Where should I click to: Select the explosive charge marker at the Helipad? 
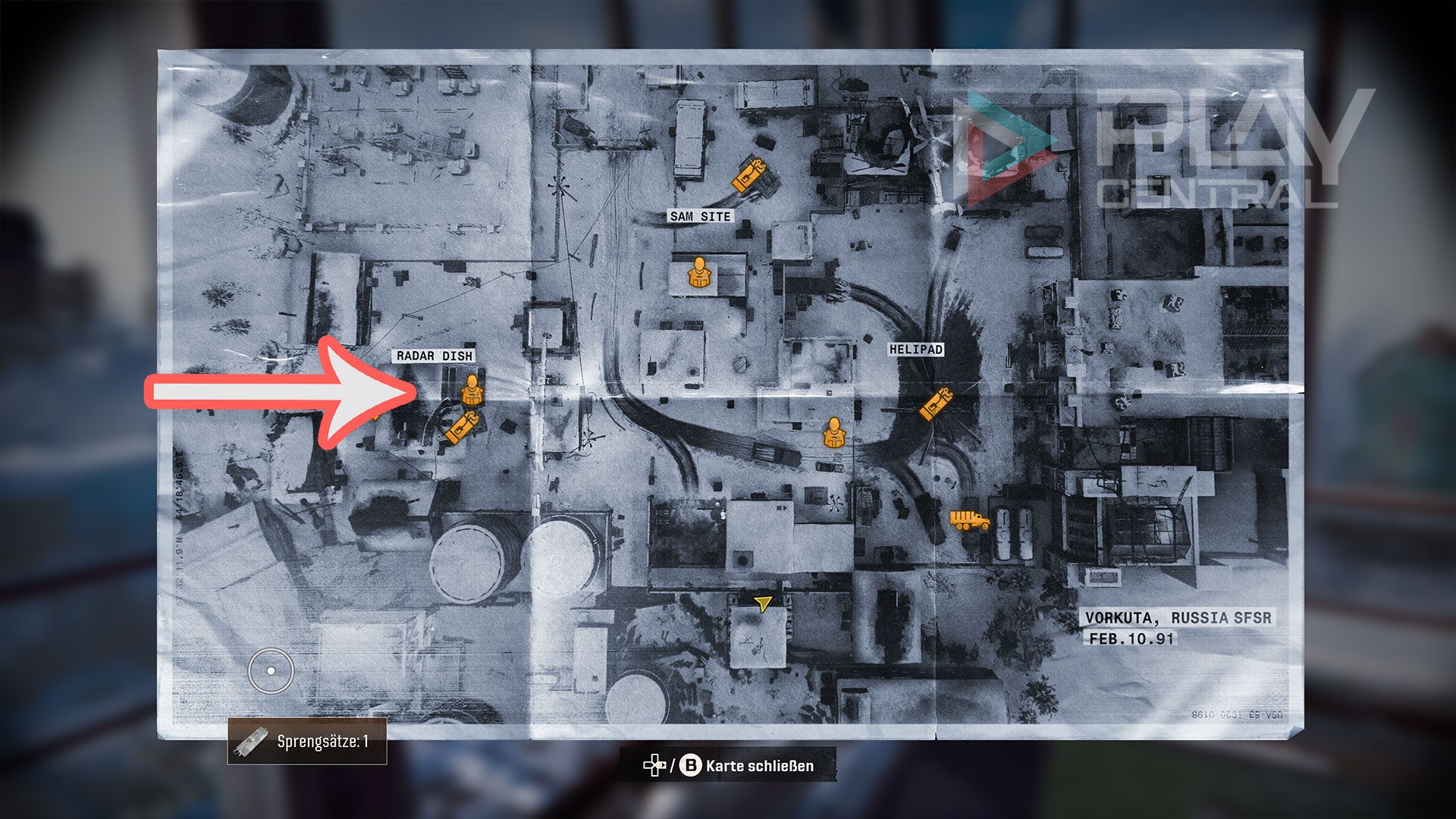[936, 403]
